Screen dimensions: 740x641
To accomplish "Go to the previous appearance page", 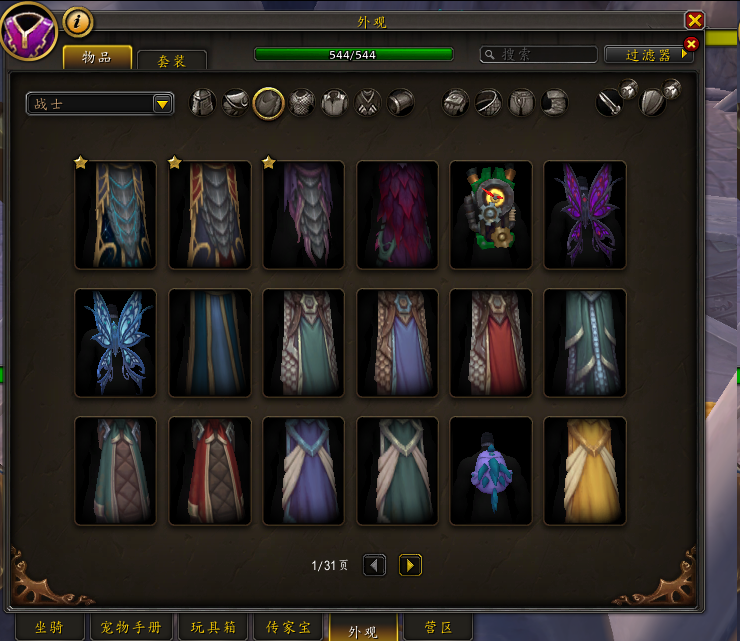I will (x=374, y=565).
